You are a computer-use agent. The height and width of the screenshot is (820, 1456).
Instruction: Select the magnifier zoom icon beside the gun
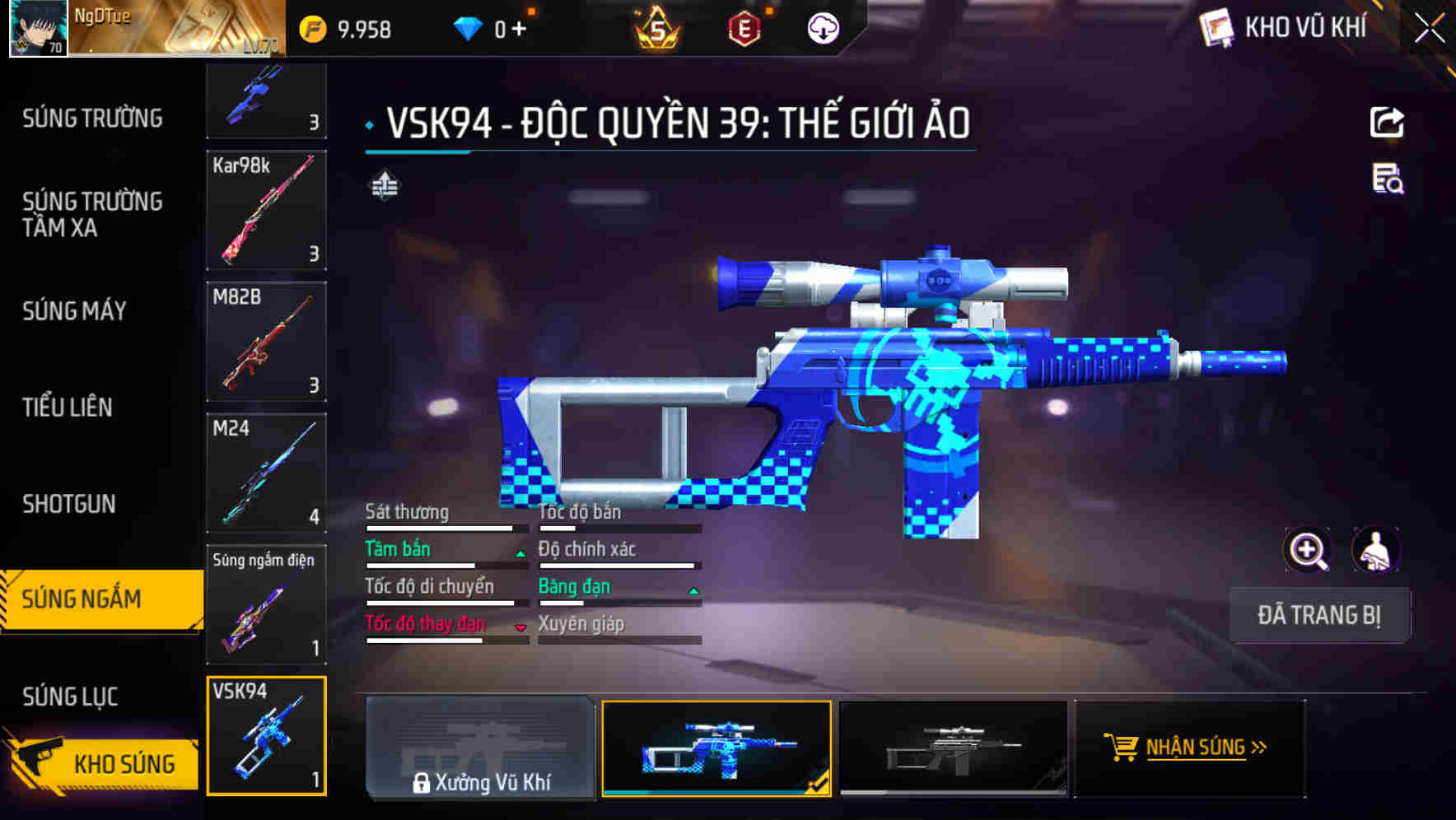pyautogui.click(x=1308, y=551)
